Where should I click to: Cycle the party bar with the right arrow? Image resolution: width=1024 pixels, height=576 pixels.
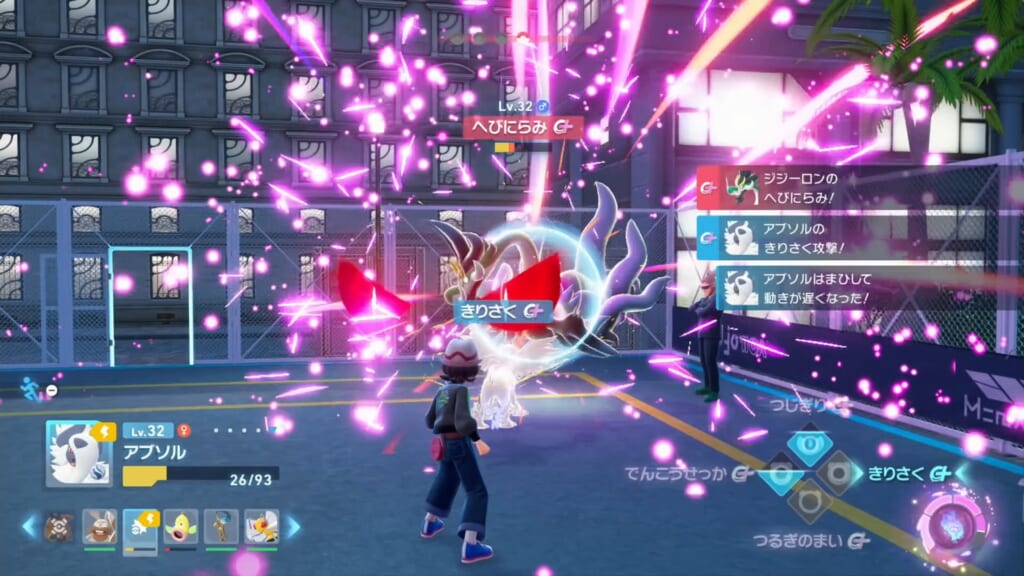(294, 526)
